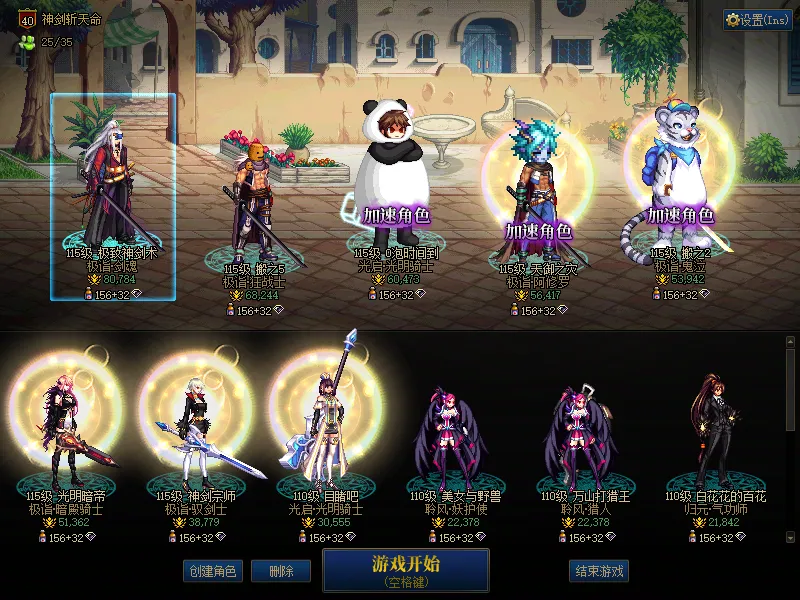Start the game with 游戏开始

pyautogui.click(x=405, y=569)
